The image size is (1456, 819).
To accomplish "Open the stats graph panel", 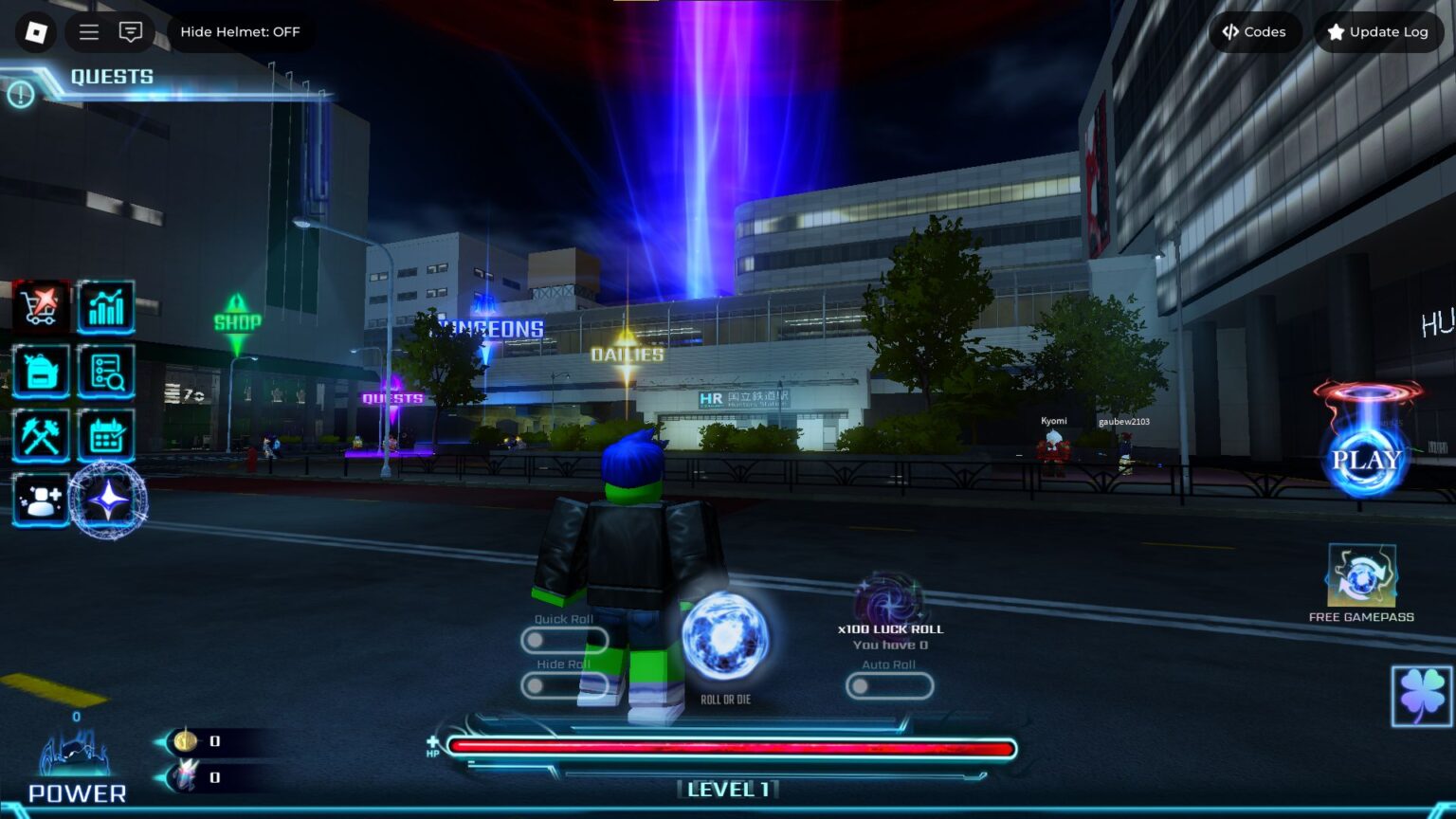I will 106,306.
